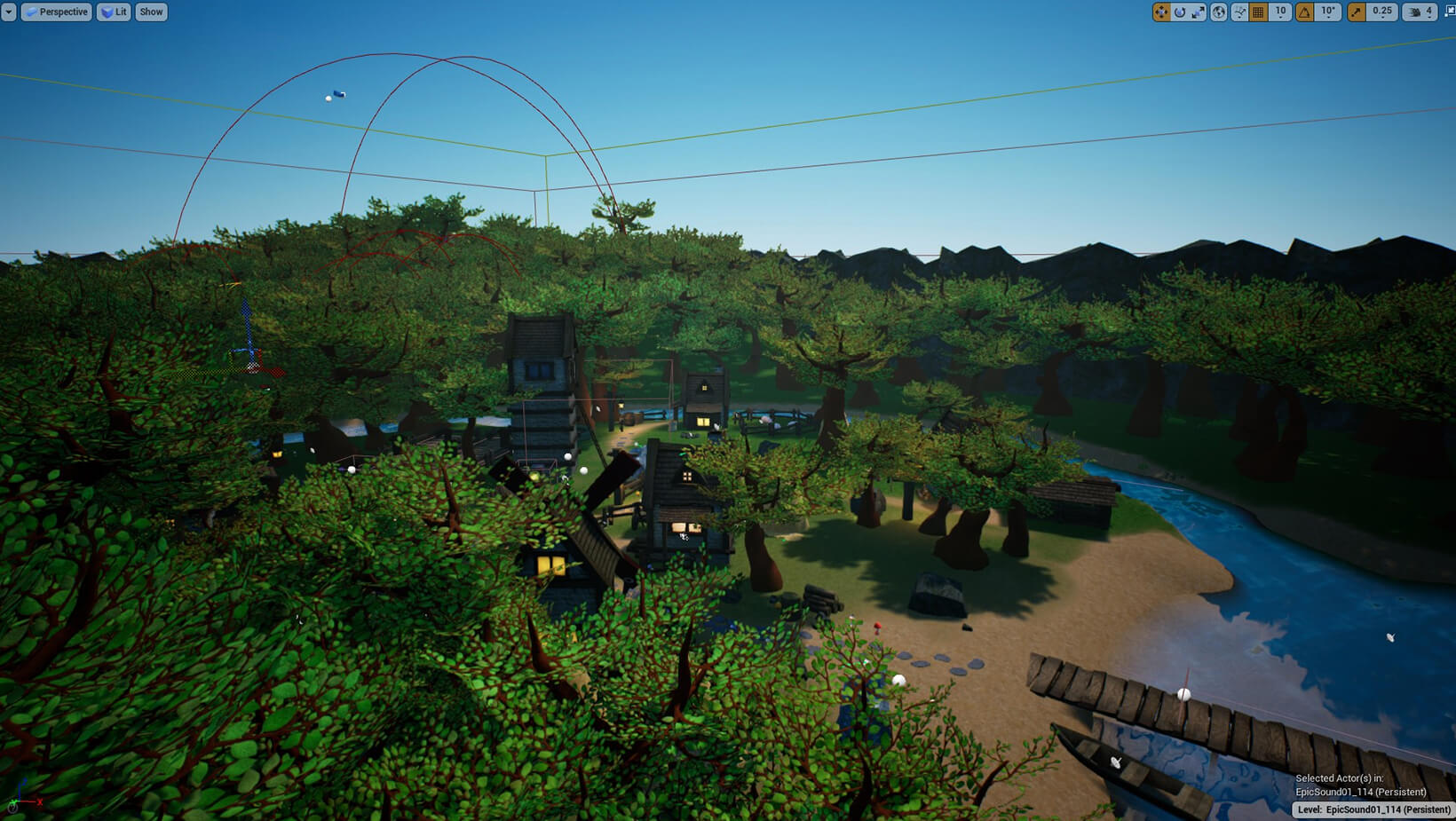1456x821 pixels.
Task: Click the maximize viewport icon
Action: pyautogui.click(x=1450, y=11)
